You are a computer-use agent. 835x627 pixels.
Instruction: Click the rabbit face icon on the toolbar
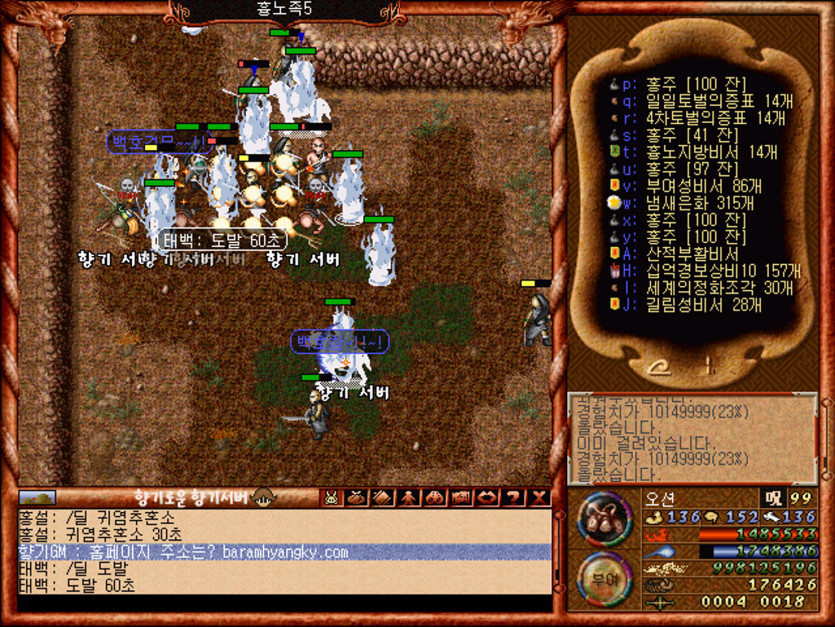(x=330, y=497)
